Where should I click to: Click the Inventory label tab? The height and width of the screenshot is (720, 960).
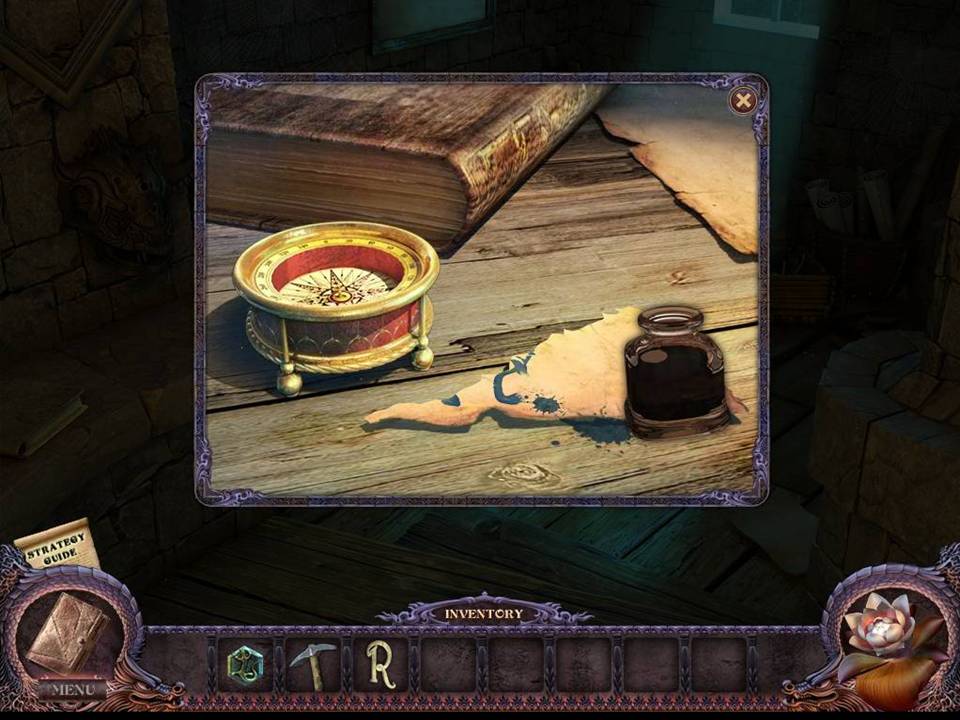click(484, 613)
